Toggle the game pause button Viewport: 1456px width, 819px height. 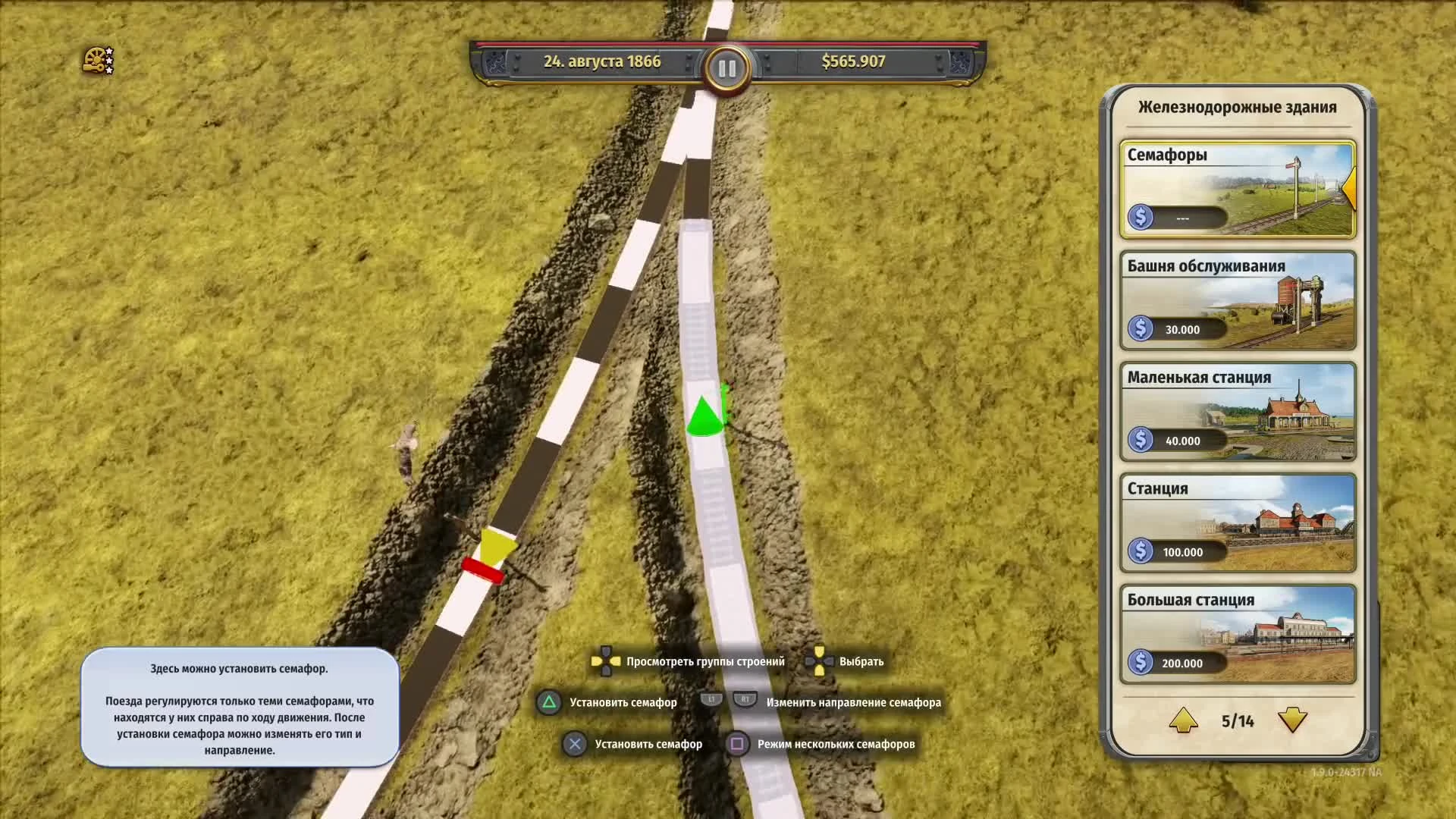pos(727,67)
